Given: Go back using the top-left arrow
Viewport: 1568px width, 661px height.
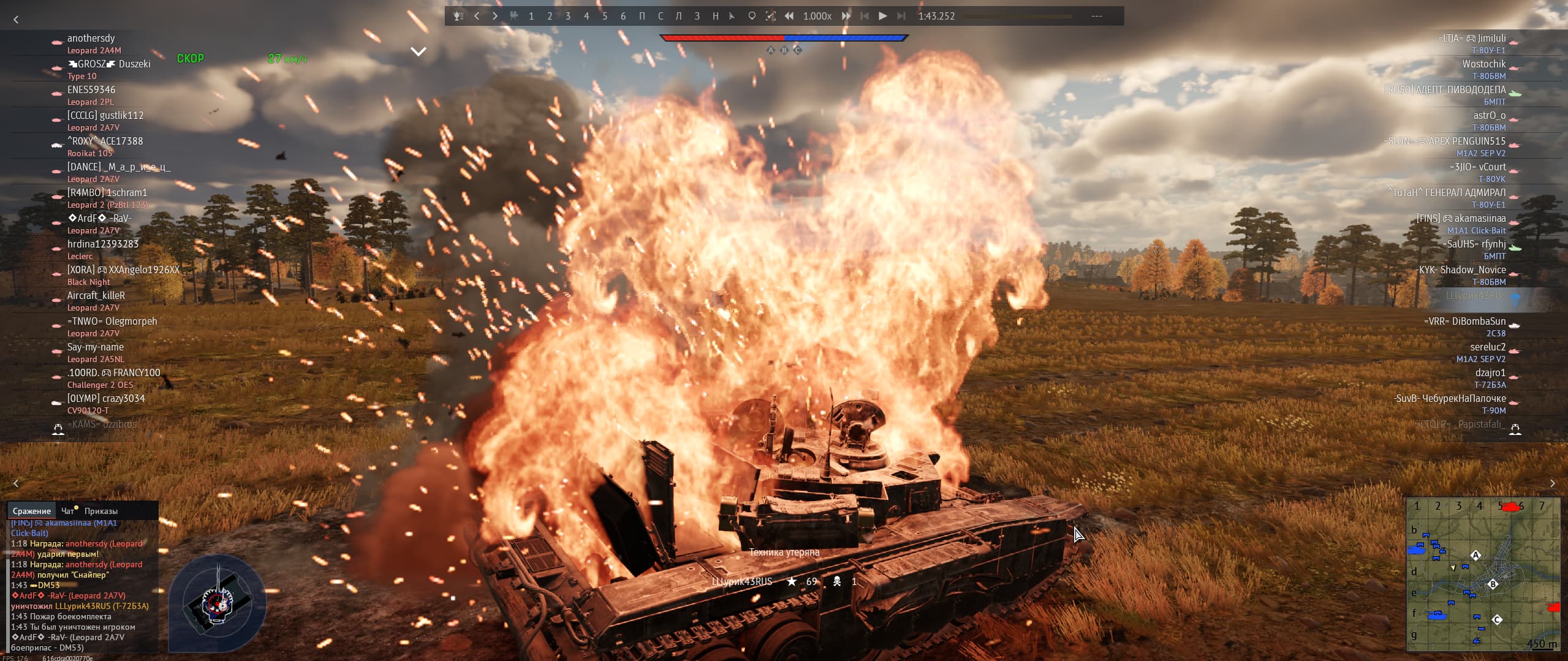Looking at the screenshot, I should pyautogui.click(x=16, y=20).
